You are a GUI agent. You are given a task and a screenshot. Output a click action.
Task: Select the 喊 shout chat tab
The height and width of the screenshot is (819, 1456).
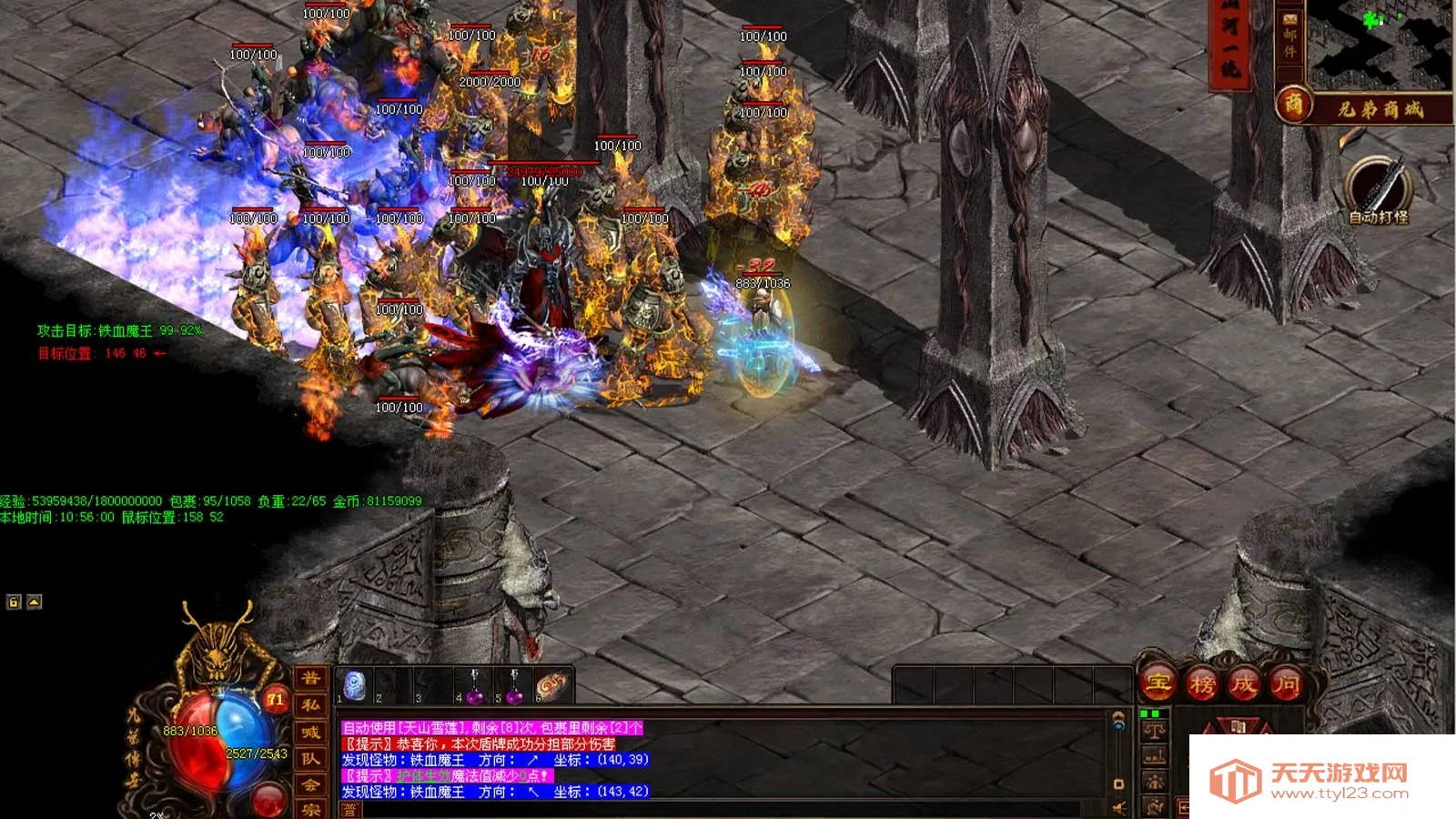click(310, 733)
